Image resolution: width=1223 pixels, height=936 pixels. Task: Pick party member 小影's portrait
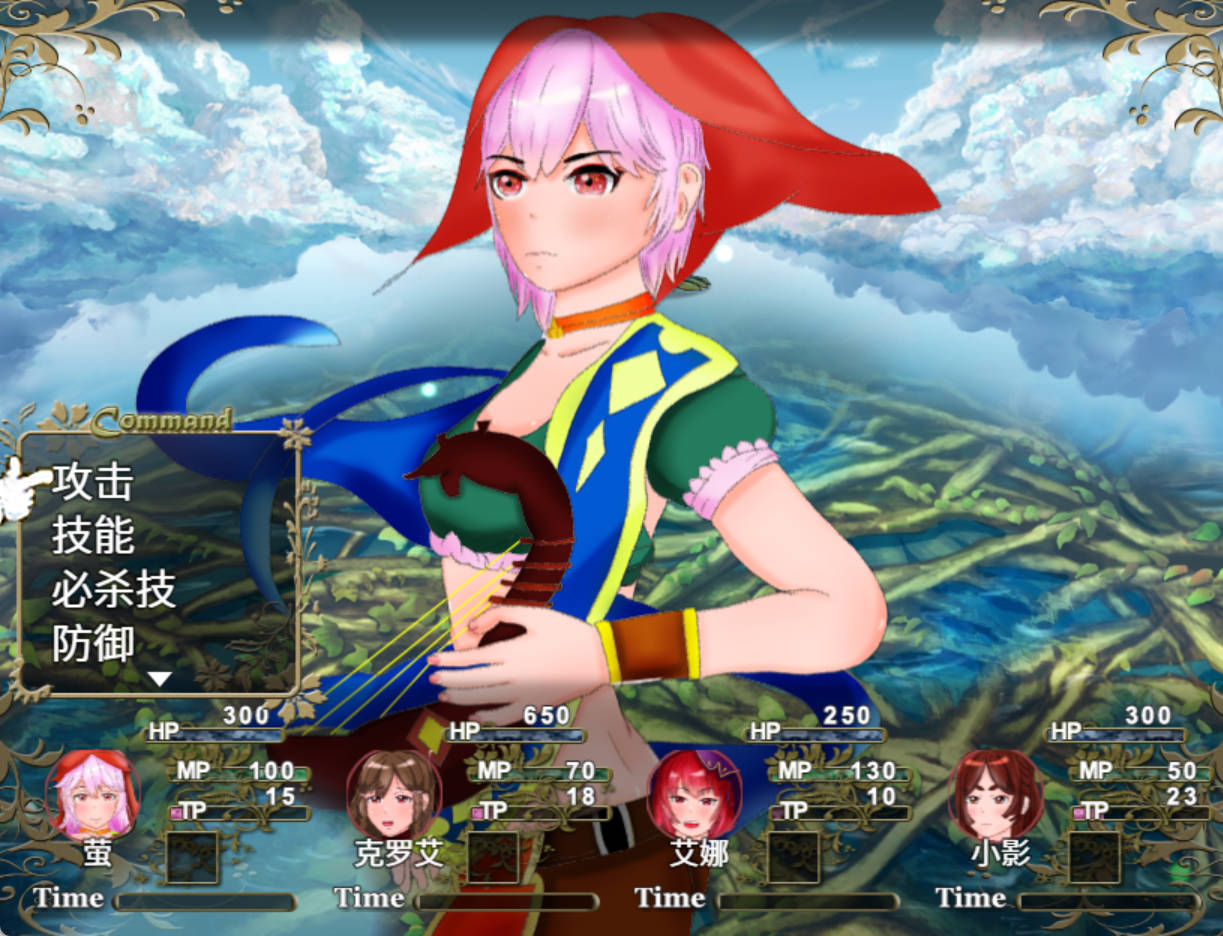coord(994,795)
